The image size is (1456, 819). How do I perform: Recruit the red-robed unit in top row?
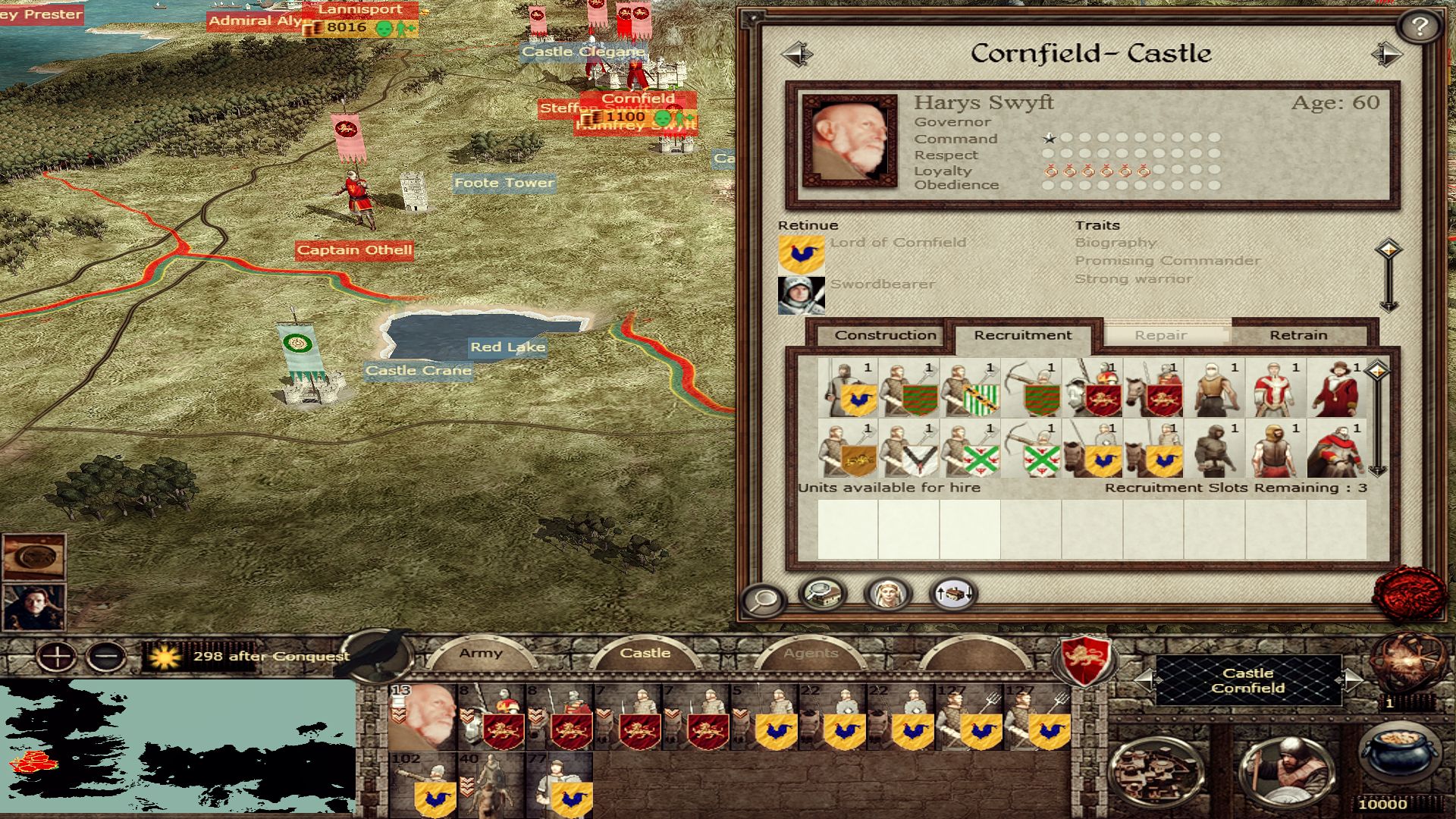point(1336,388)
